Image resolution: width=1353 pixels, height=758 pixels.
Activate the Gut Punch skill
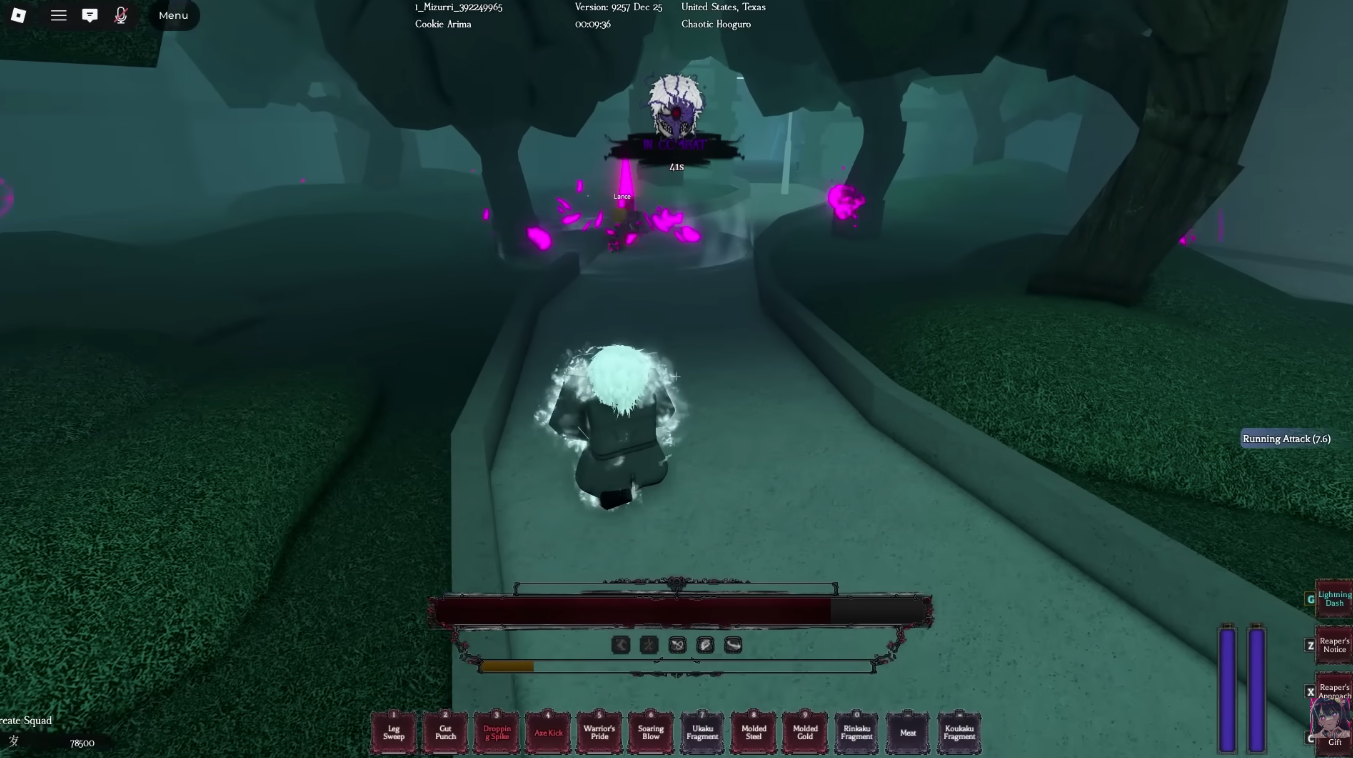coord(445,732)
